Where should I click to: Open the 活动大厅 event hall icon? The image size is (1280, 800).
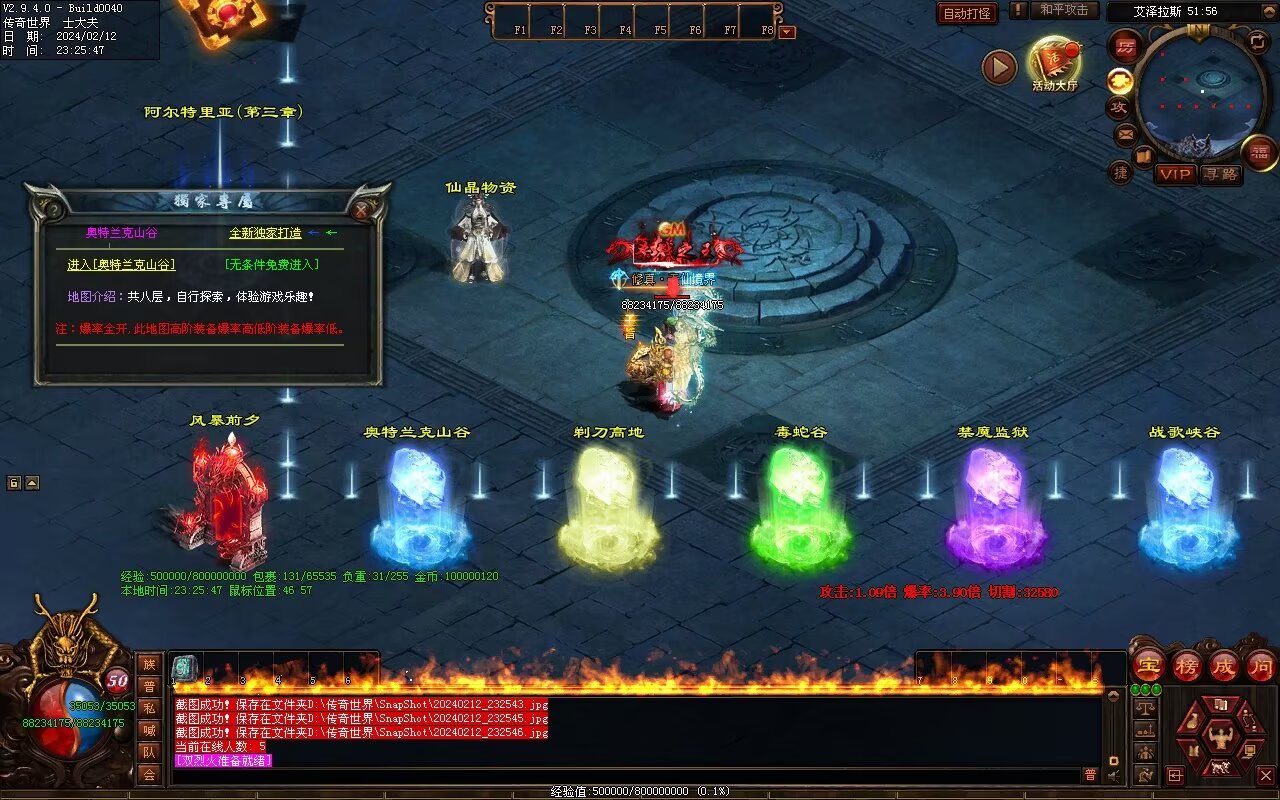click(1055, 62)
